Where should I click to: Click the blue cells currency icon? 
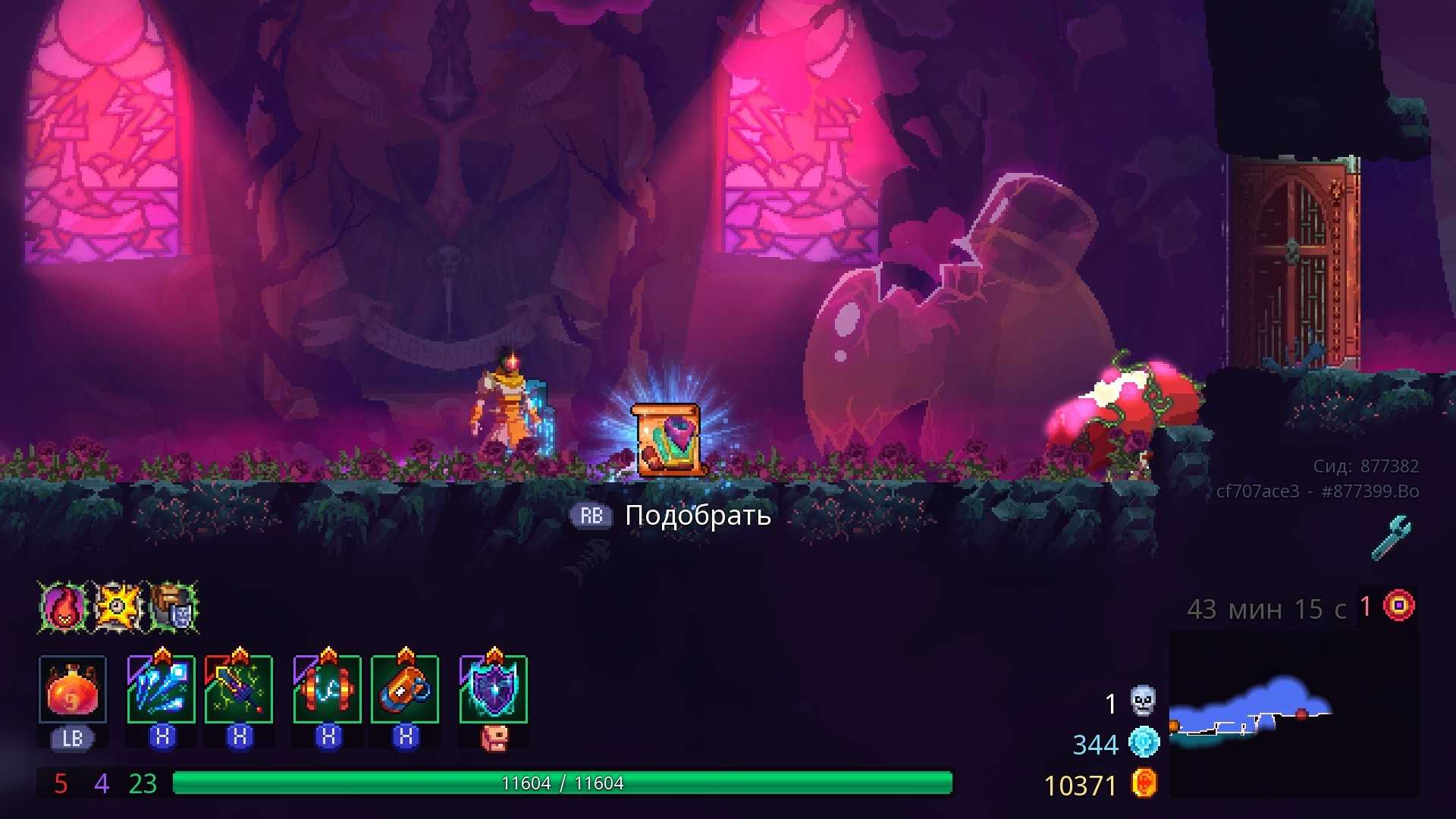pyautogui.click(x=1144, y=742)
